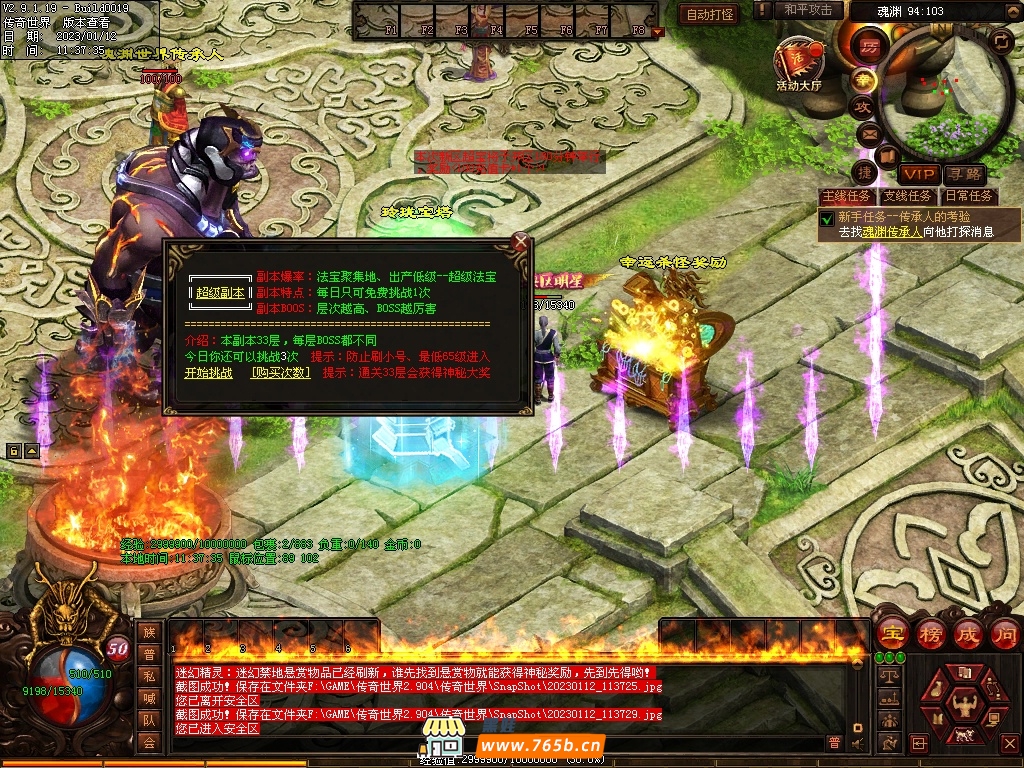Follow the 魂渊传承人 quest link
This screenshot has width=1024, height=768.
click(x=892, y=231)
